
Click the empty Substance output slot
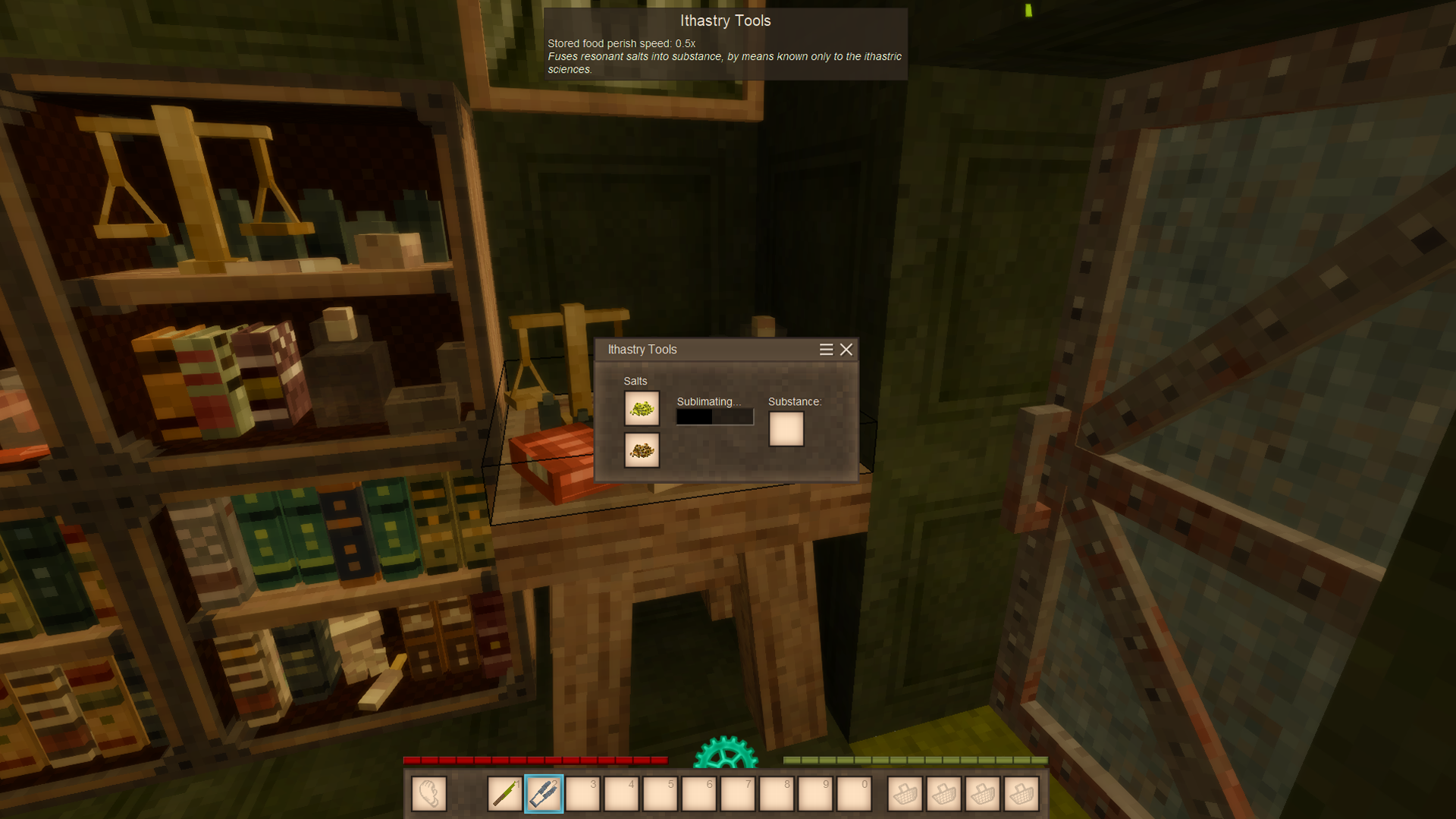click(786, 429)
